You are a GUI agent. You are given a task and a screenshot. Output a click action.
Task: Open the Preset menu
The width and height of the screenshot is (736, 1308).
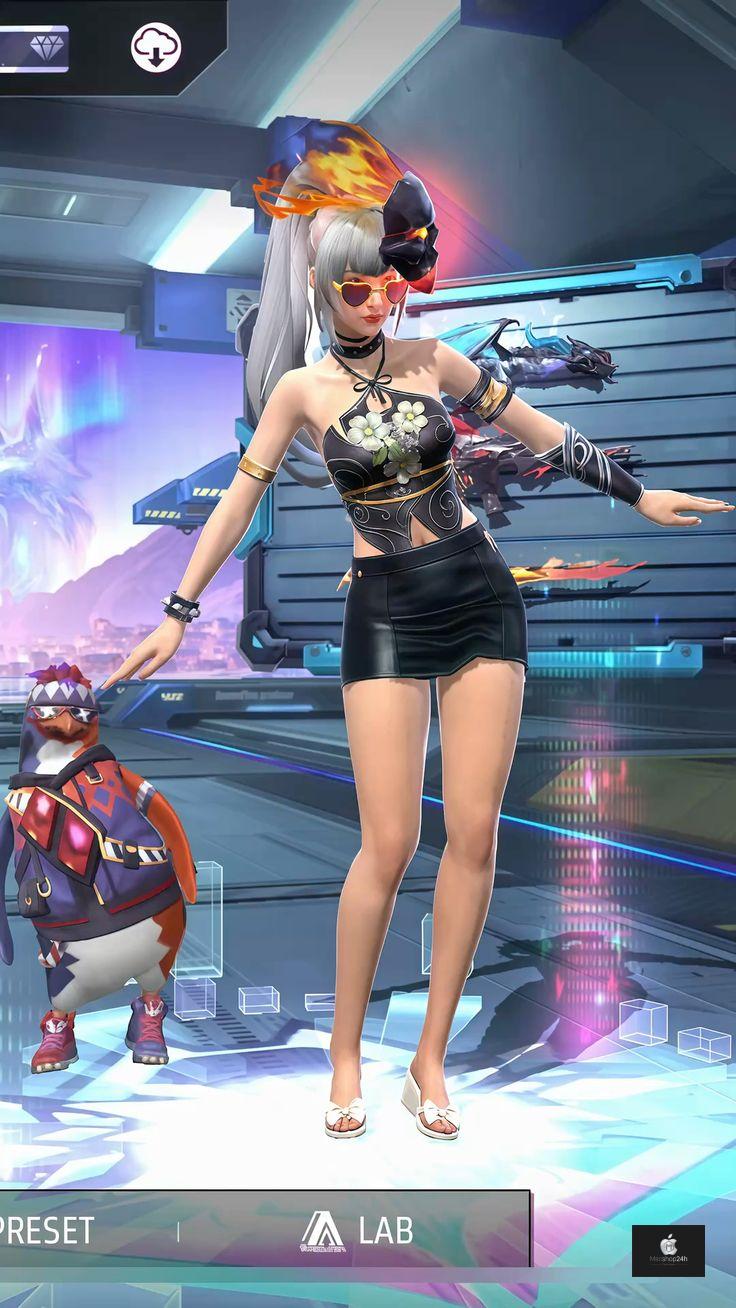(48, 1230)
